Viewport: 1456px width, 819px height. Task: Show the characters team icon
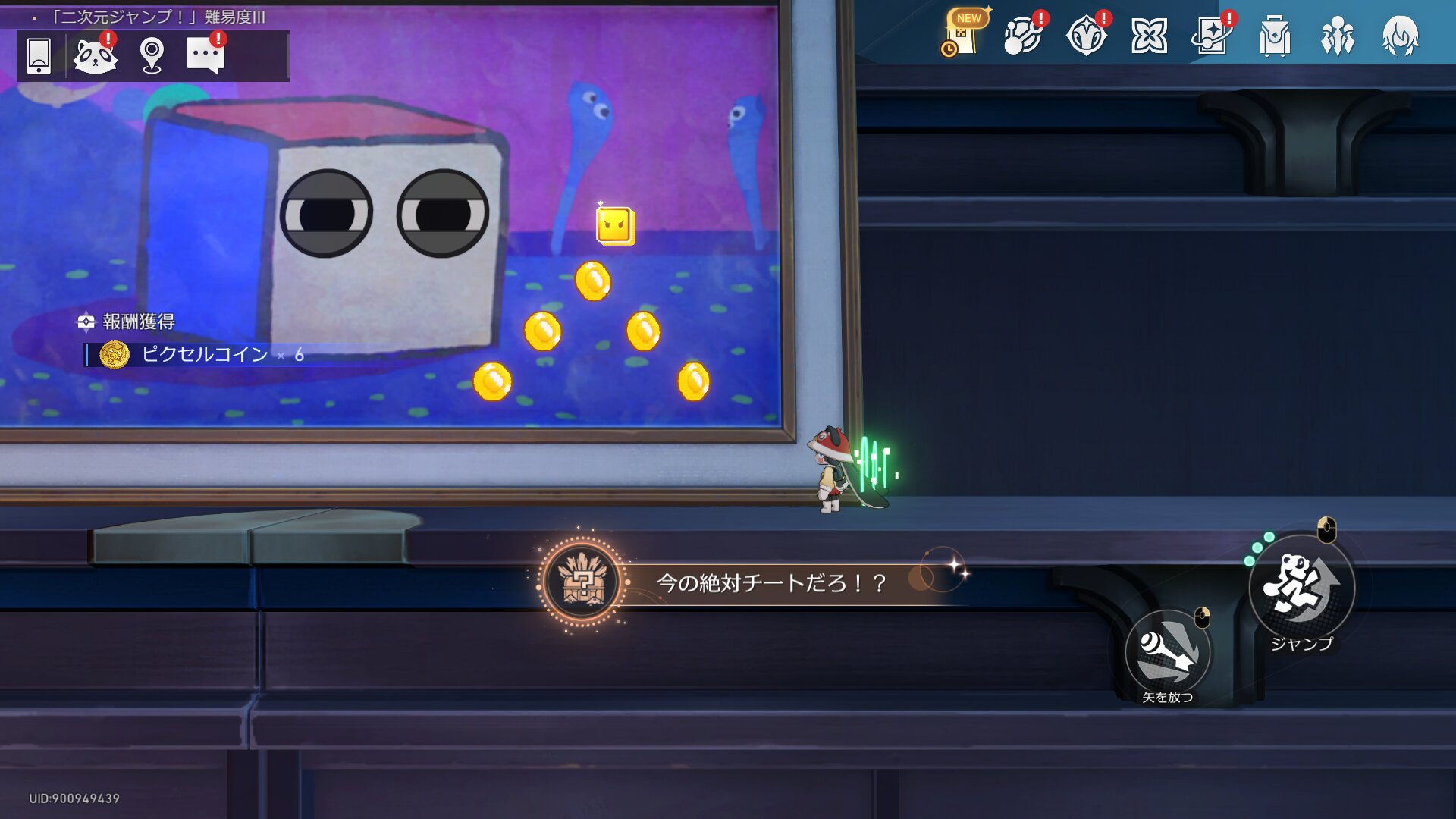click(x=1338, y=35)
